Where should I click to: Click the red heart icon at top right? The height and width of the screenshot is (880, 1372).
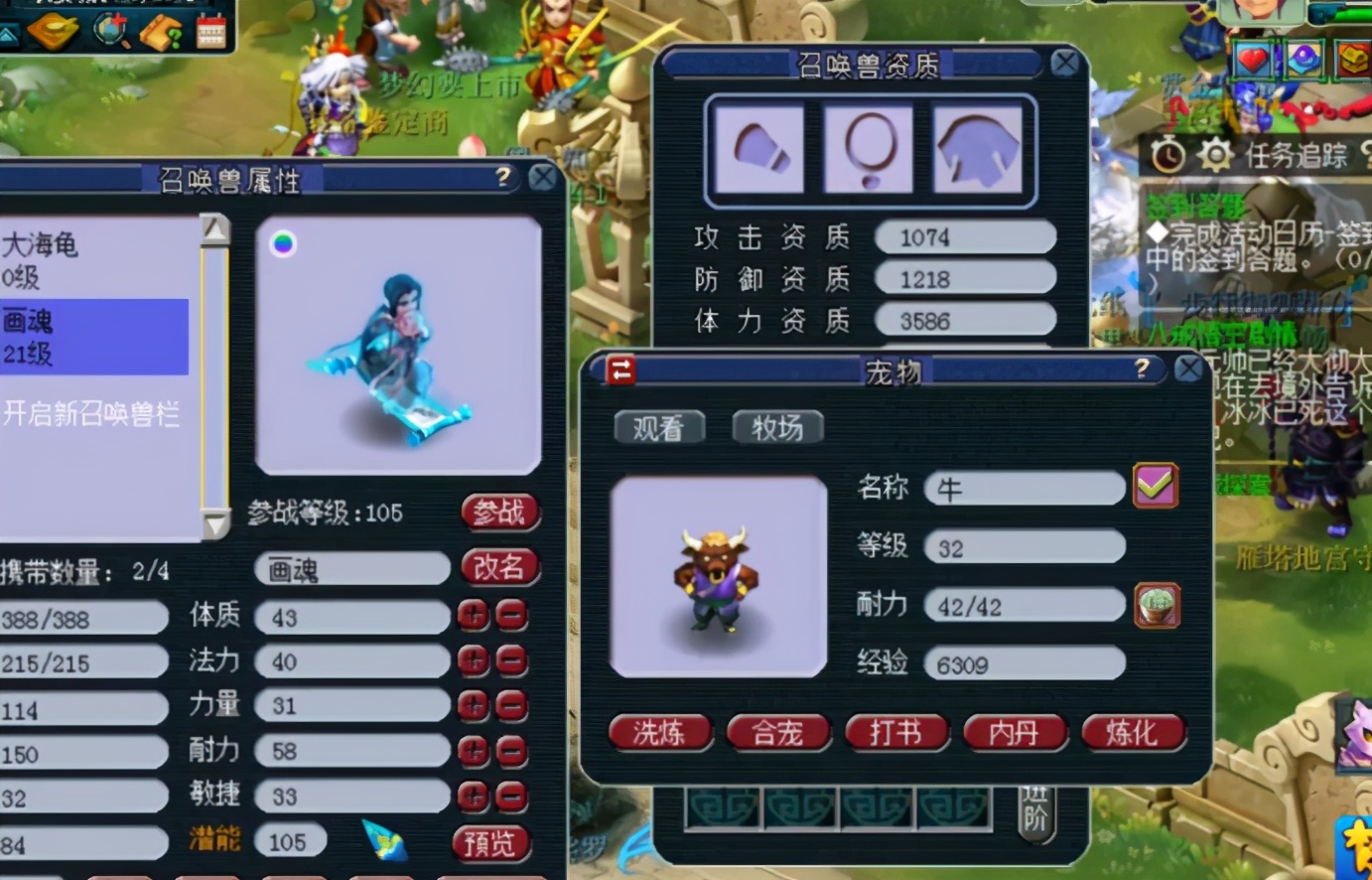pos(1252,60)
